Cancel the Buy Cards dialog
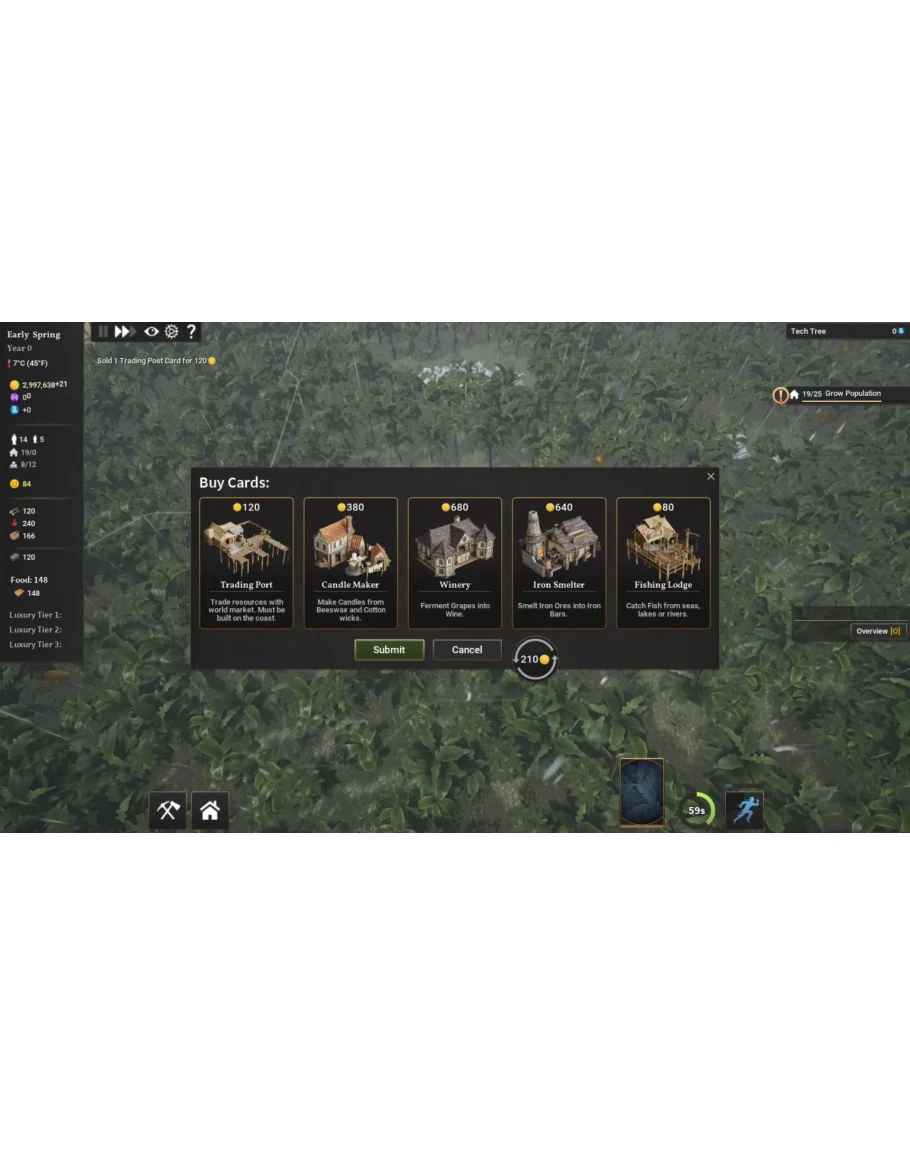 [467, 650]
